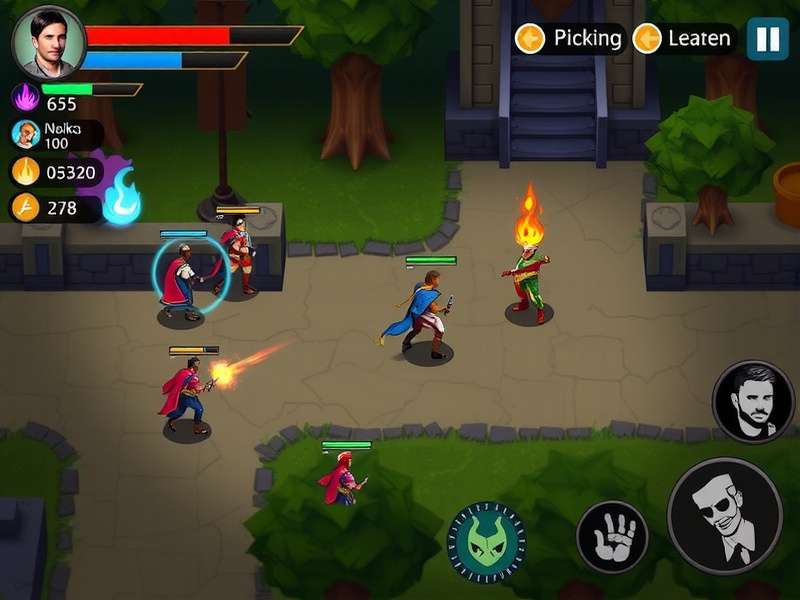This screenshot has height=600, width=800.
Task: Open the player portrait
Action: click(48, 43)
